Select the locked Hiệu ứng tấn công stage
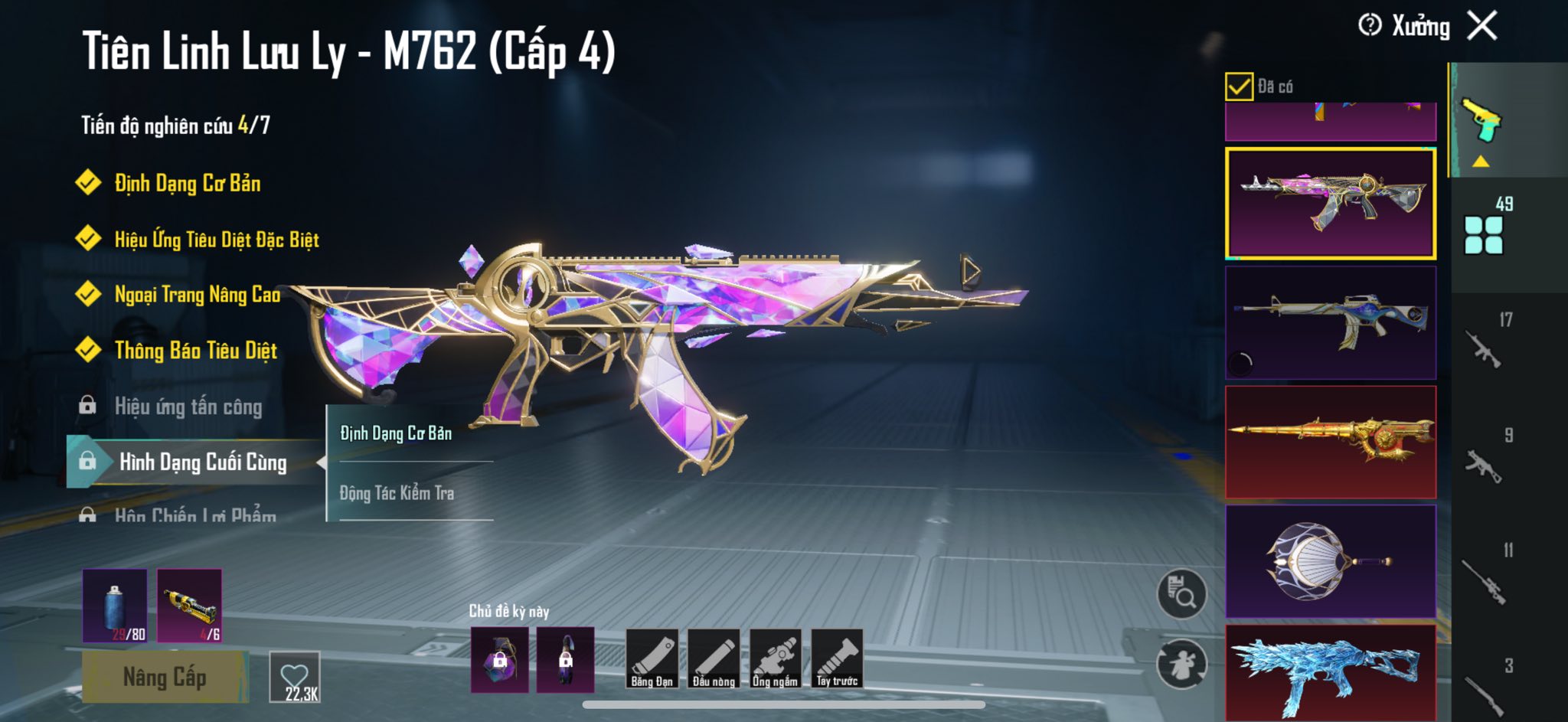Image resolution: width=1568 pixels, height=722 pixels. click(188, 407)
